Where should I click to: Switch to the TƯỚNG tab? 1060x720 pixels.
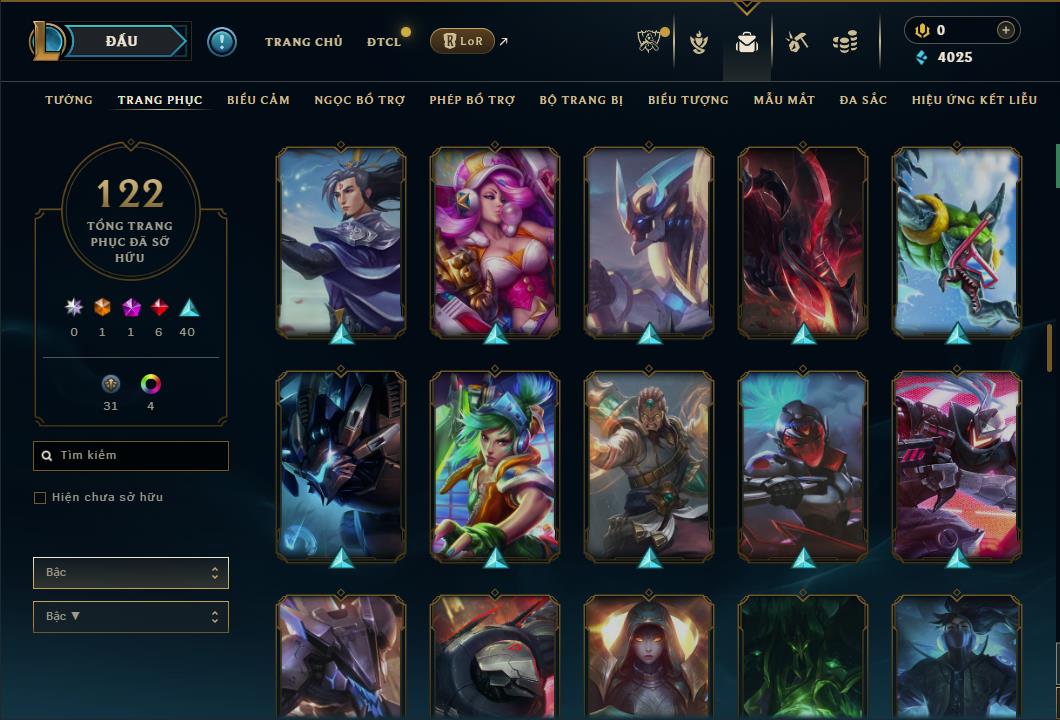point(69,100)
